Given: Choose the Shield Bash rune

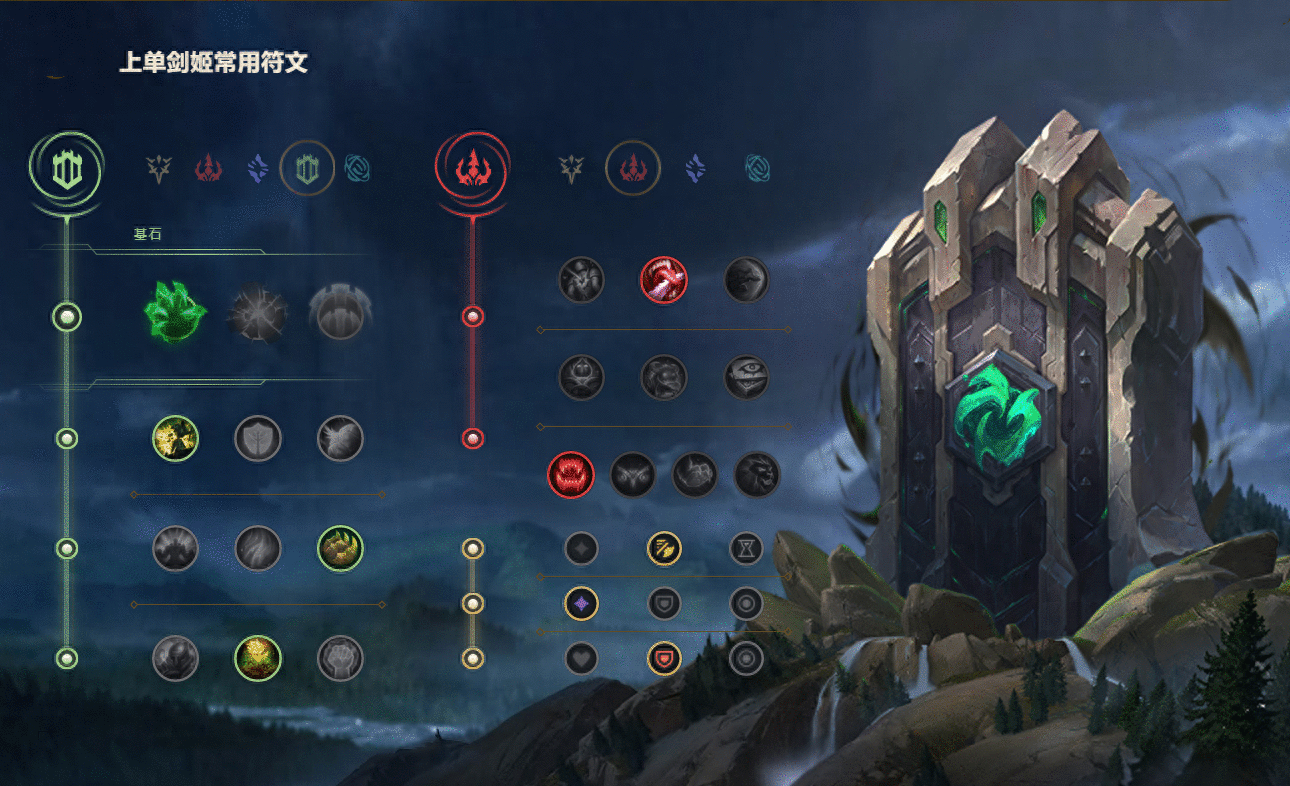Looking at the screenshot, I should (x=340, y=438).
